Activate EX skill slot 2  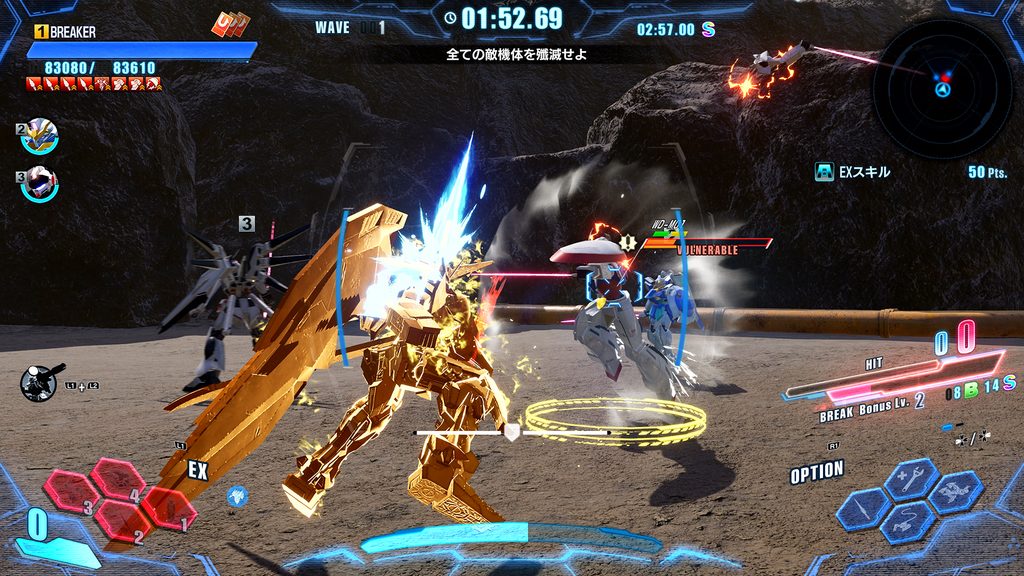(x=123, y=522)
